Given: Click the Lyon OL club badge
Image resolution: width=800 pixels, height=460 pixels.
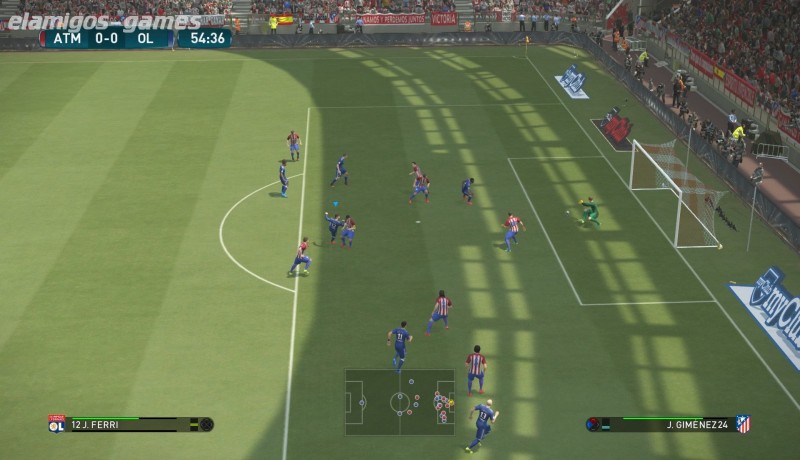Looking at the screenshot, I should point(56,424).
